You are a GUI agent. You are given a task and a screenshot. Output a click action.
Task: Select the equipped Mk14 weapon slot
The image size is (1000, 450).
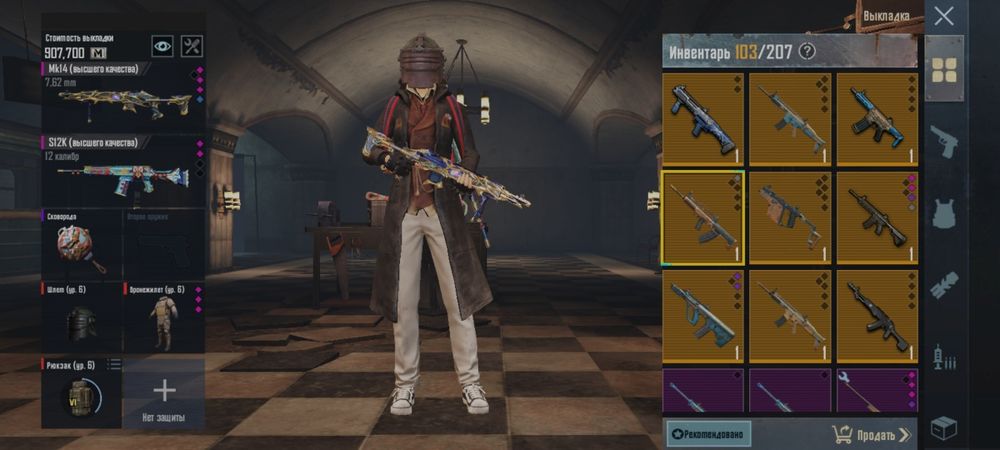(x=123, y=96)
